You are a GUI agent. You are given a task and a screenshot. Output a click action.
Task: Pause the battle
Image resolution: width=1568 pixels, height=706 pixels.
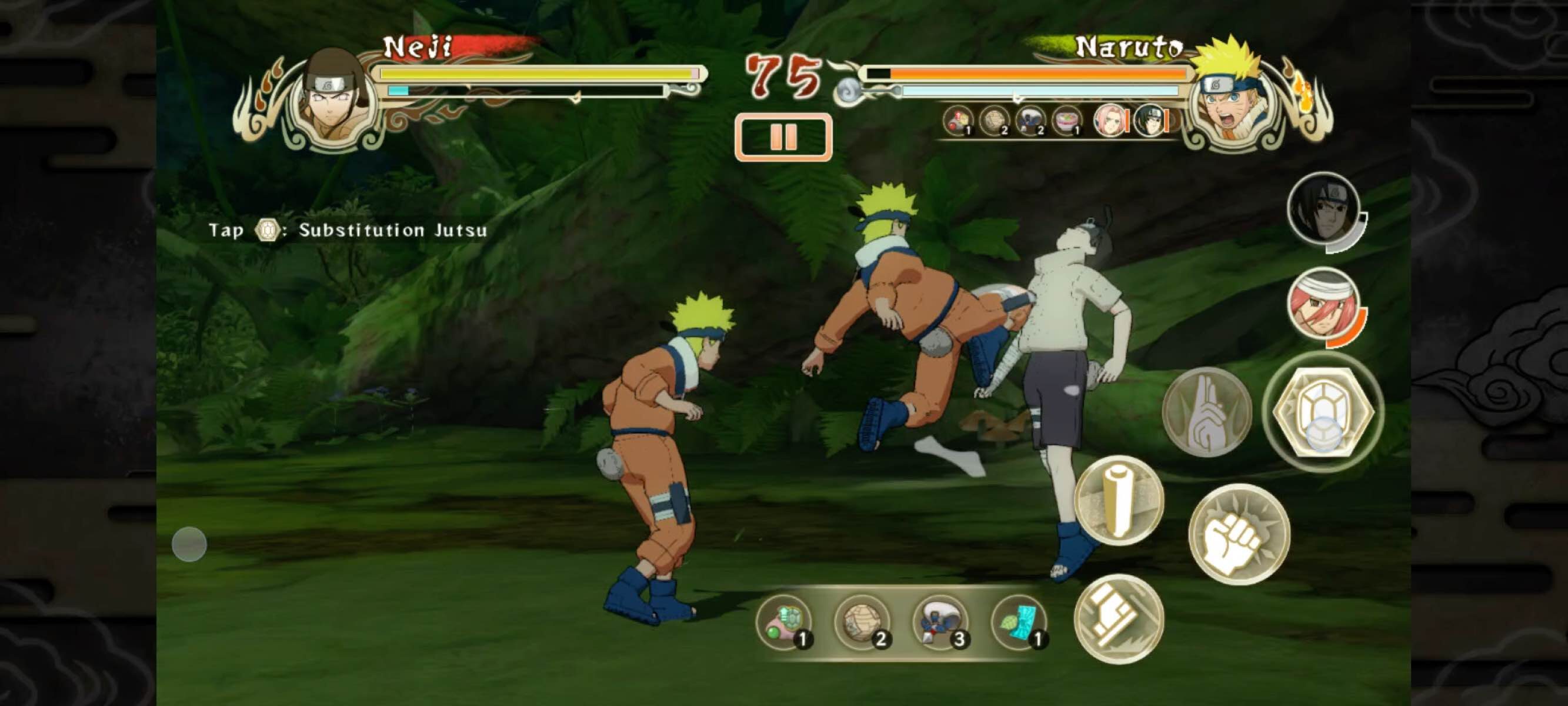point(783,138)
